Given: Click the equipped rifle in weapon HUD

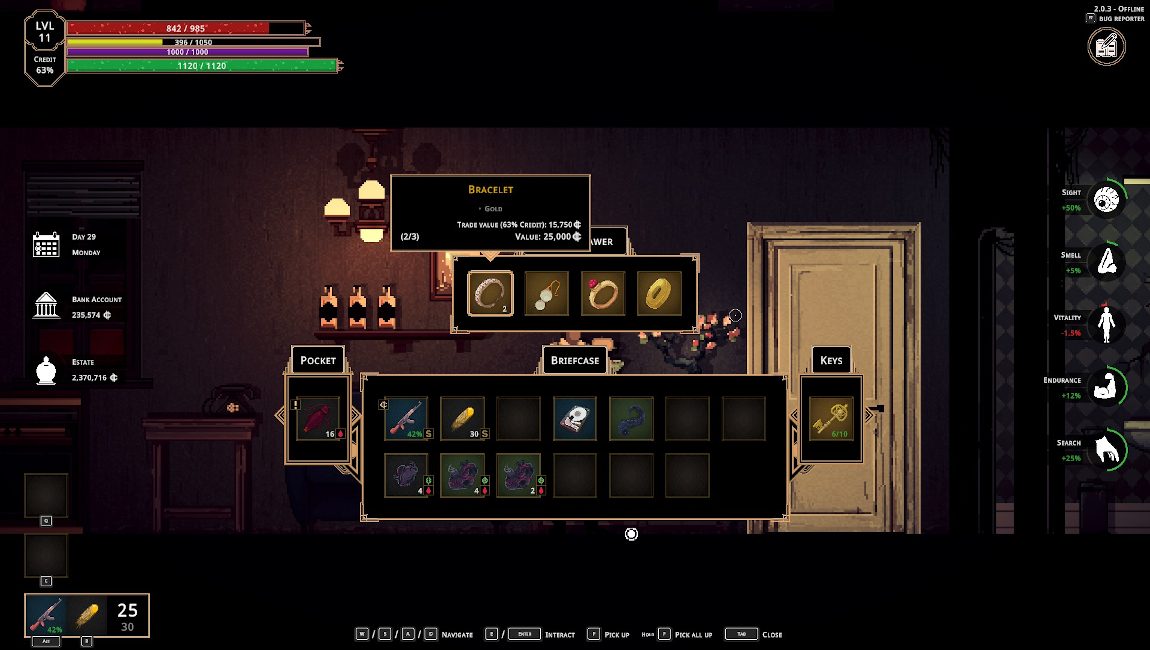Looking at the screenshot, I should tap(46, 615).
